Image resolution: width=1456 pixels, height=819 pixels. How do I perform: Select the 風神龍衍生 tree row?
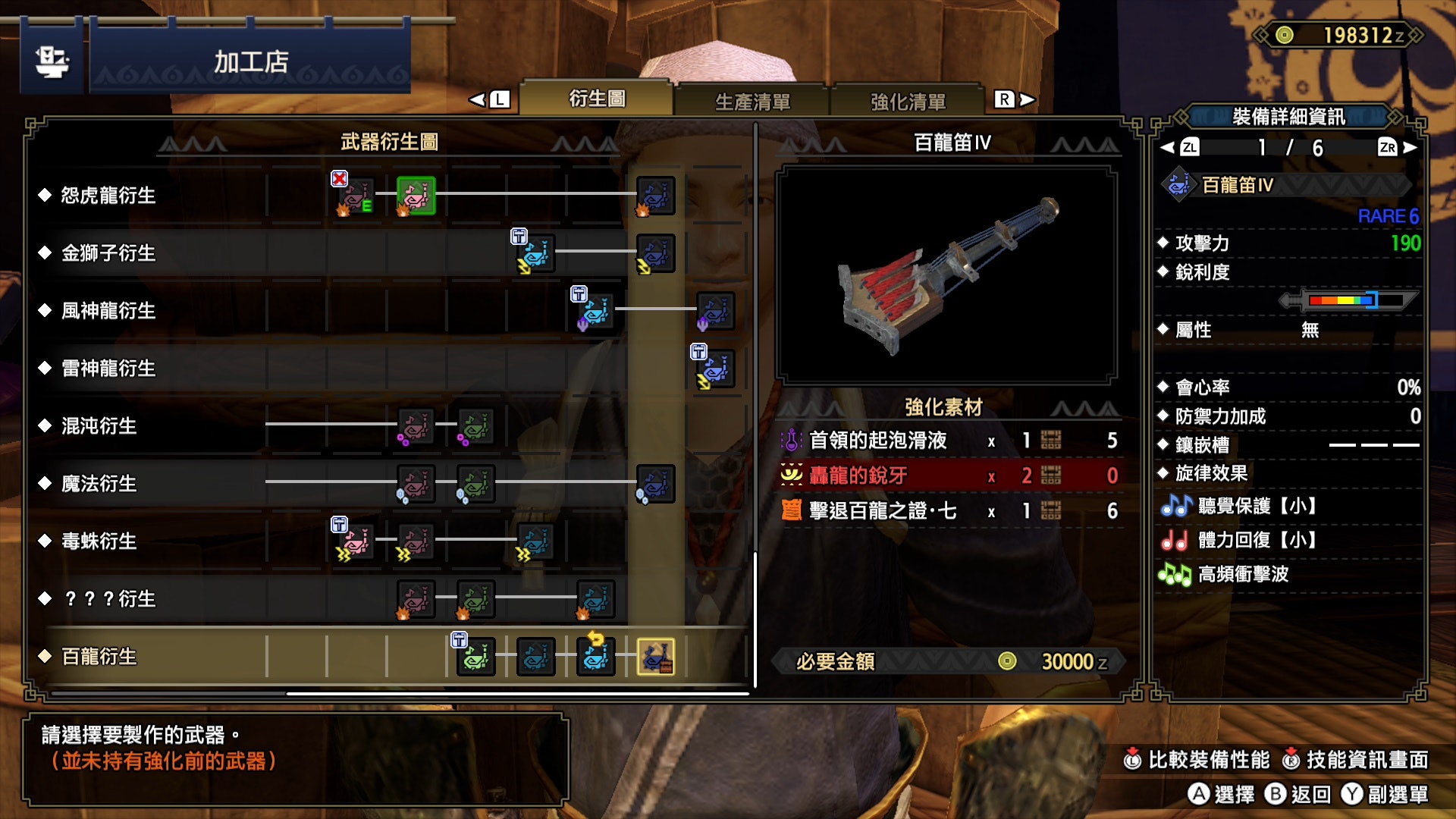108,311
